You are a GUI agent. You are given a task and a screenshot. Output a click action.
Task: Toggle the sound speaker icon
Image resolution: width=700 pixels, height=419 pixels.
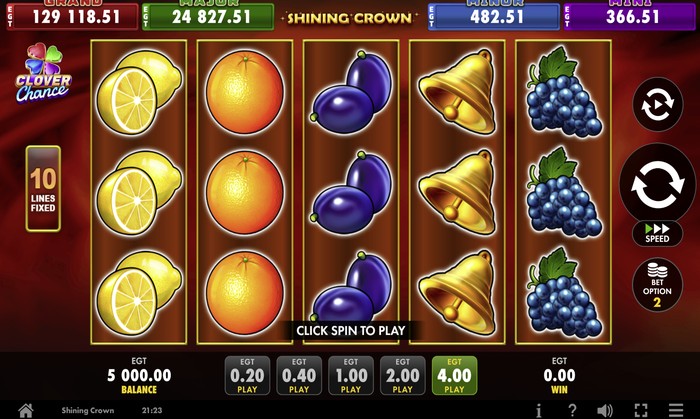[605, 410]
